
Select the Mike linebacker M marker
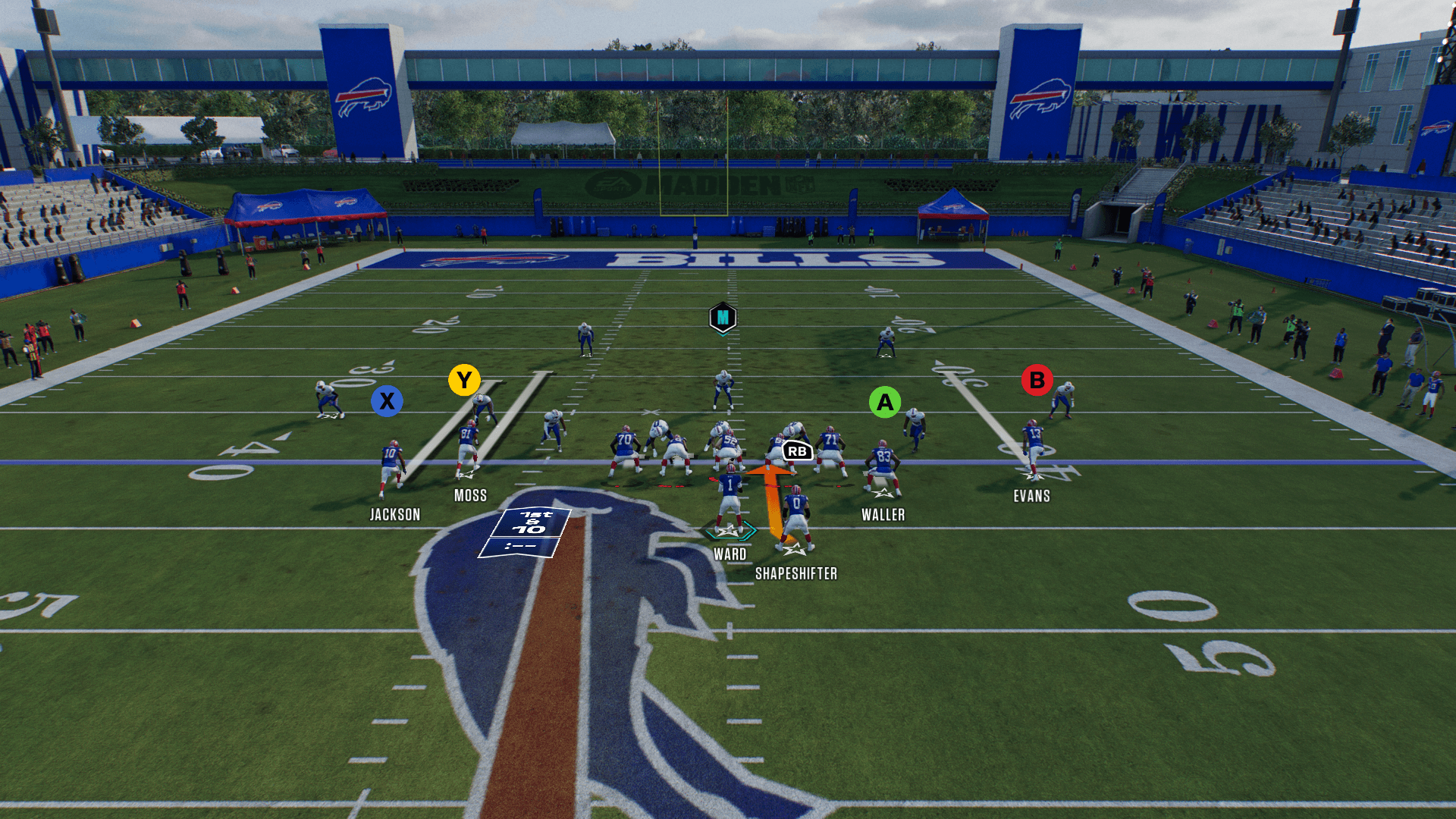pyautogui.click(x=723, y=318)
